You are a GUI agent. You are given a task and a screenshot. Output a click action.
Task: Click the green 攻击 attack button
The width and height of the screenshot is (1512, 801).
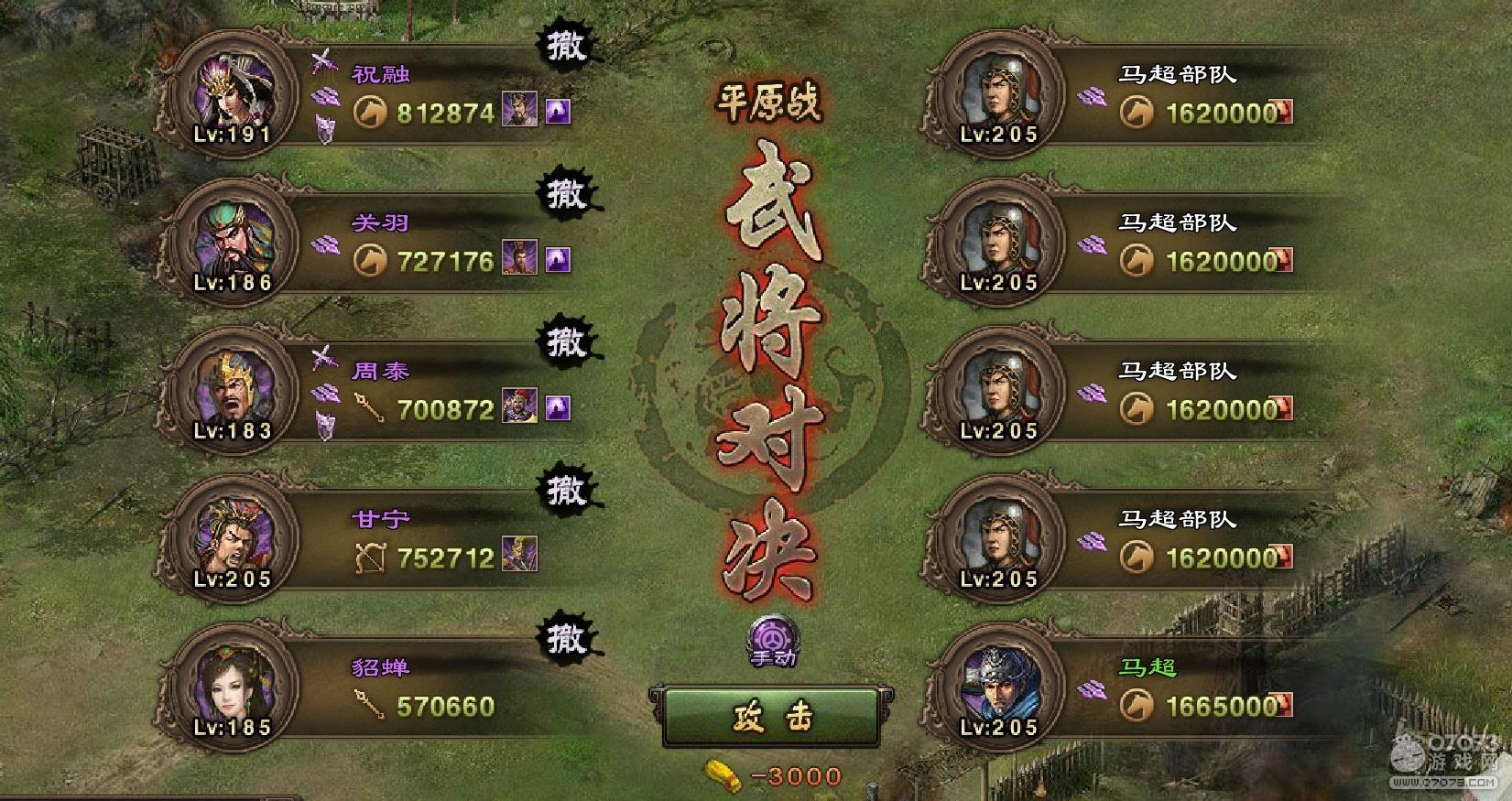pos(771,718)
